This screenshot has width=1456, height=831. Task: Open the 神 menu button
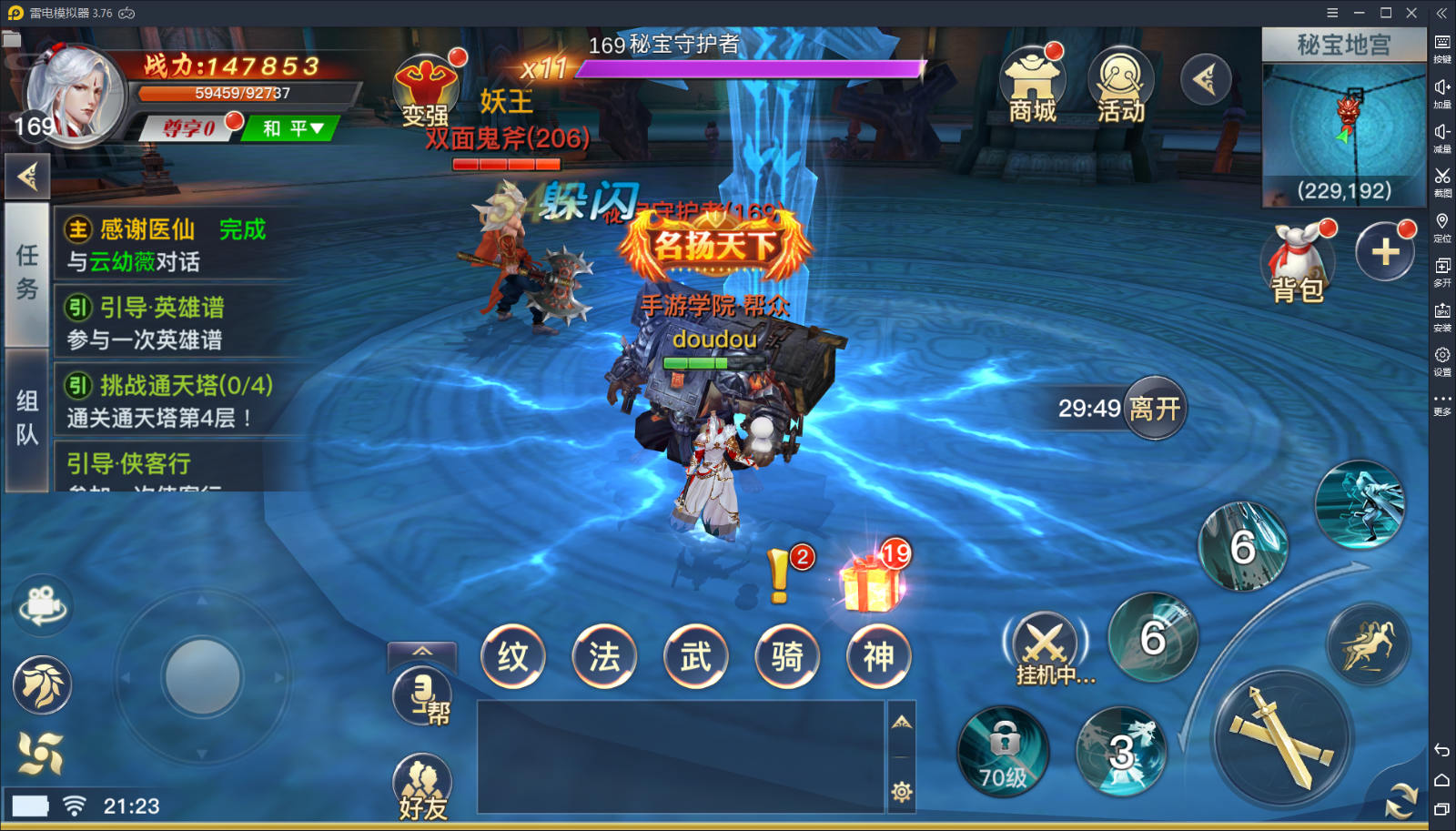pyautogui.click(x=878, y=656)
